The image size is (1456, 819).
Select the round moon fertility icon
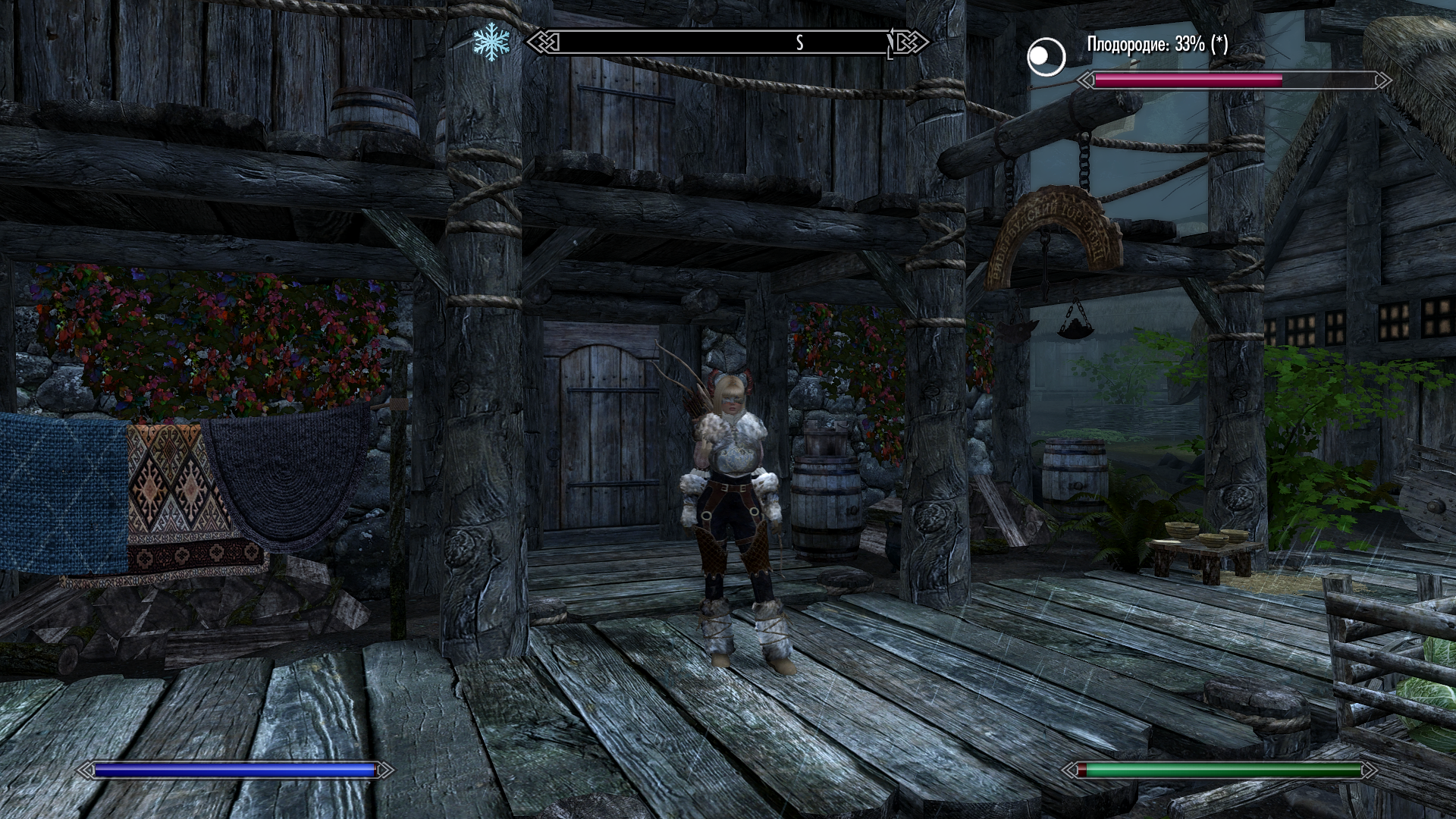pyautogui.click(x=1046, y=56)
